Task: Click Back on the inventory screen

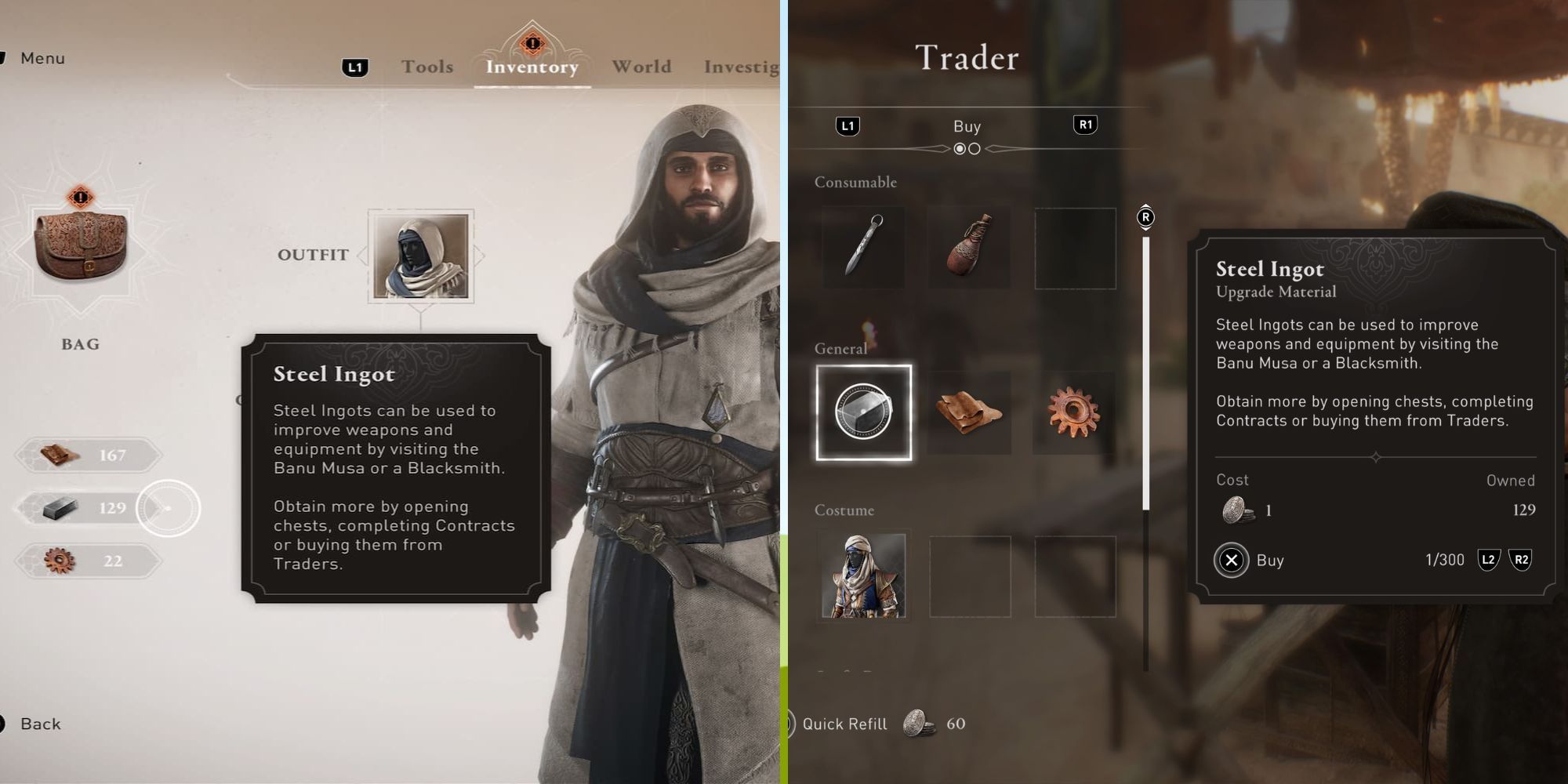Action: [x=39, y=723]
